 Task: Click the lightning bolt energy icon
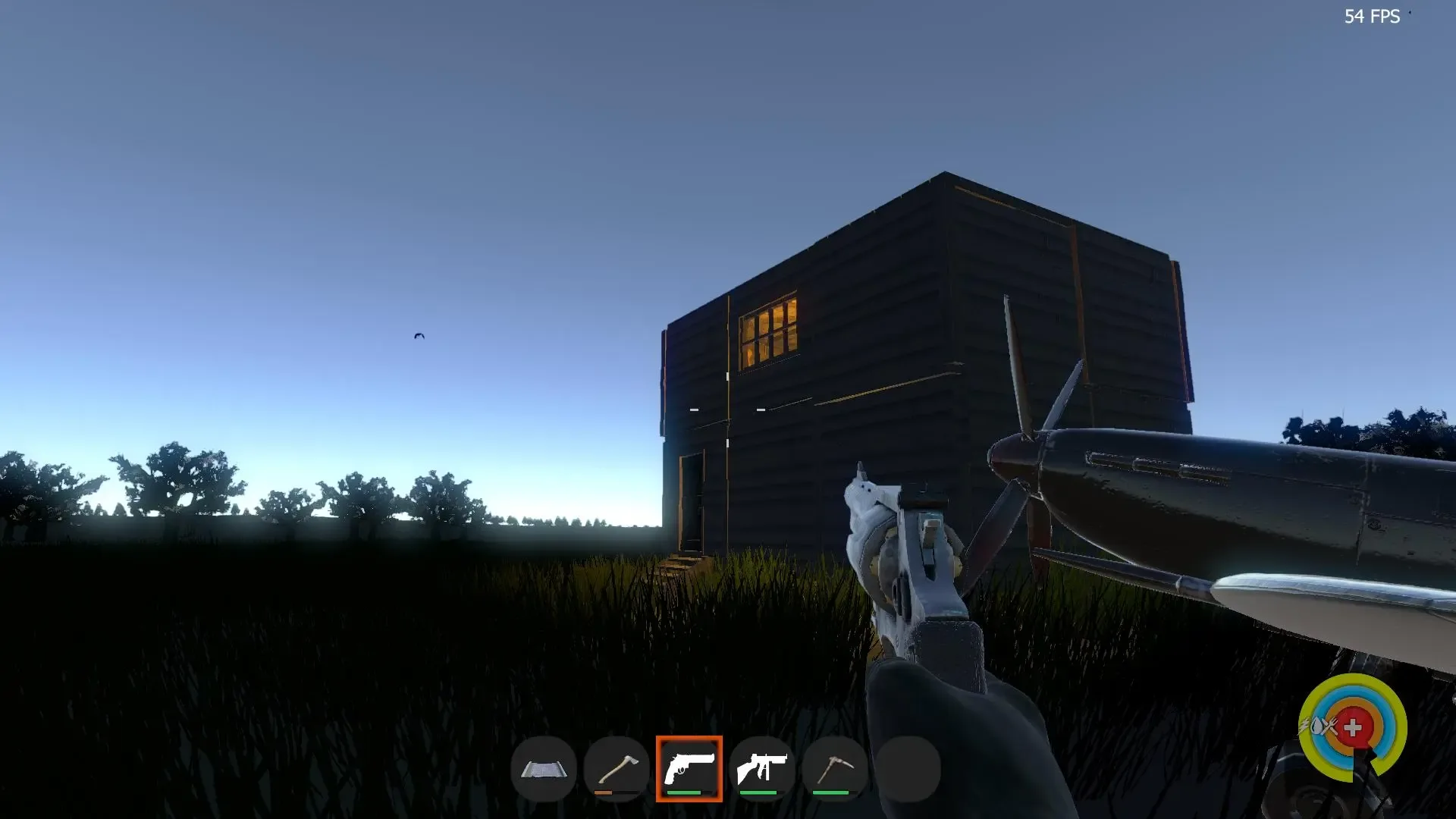1304,725
